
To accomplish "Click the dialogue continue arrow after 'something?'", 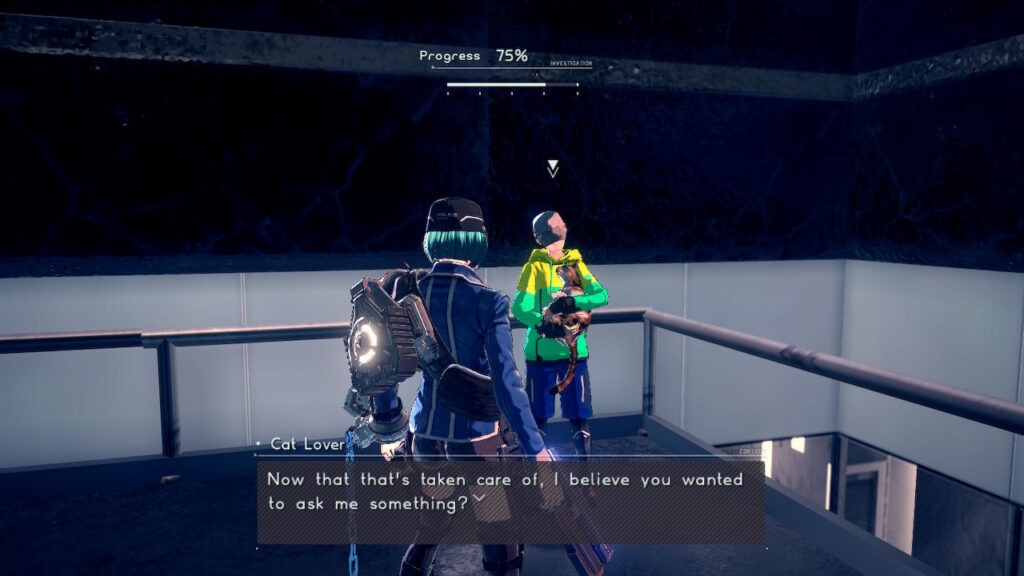I will pyautogui.click(x=478, y=498).
